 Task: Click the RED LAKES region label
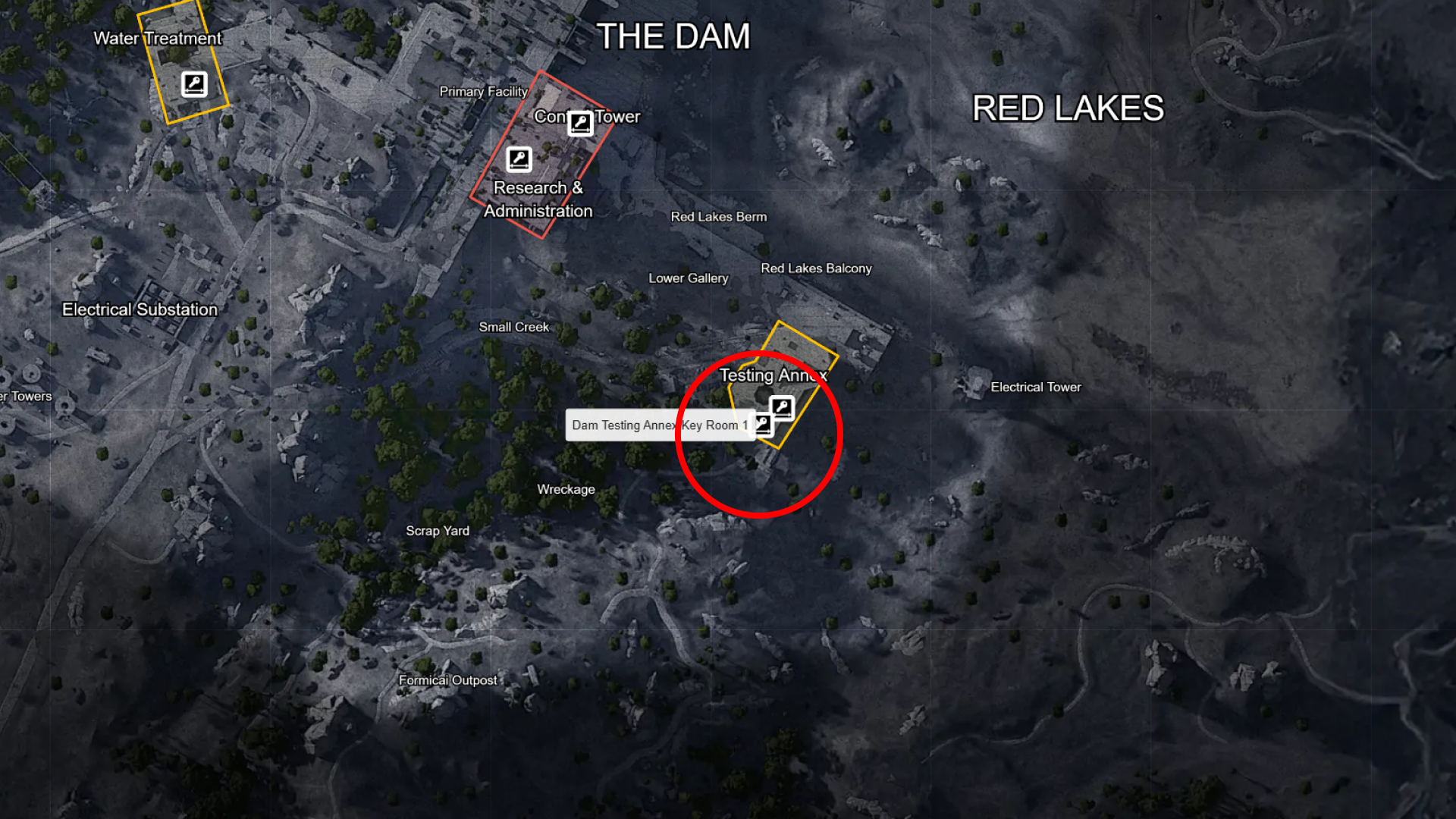click(x=1068, y=108)
